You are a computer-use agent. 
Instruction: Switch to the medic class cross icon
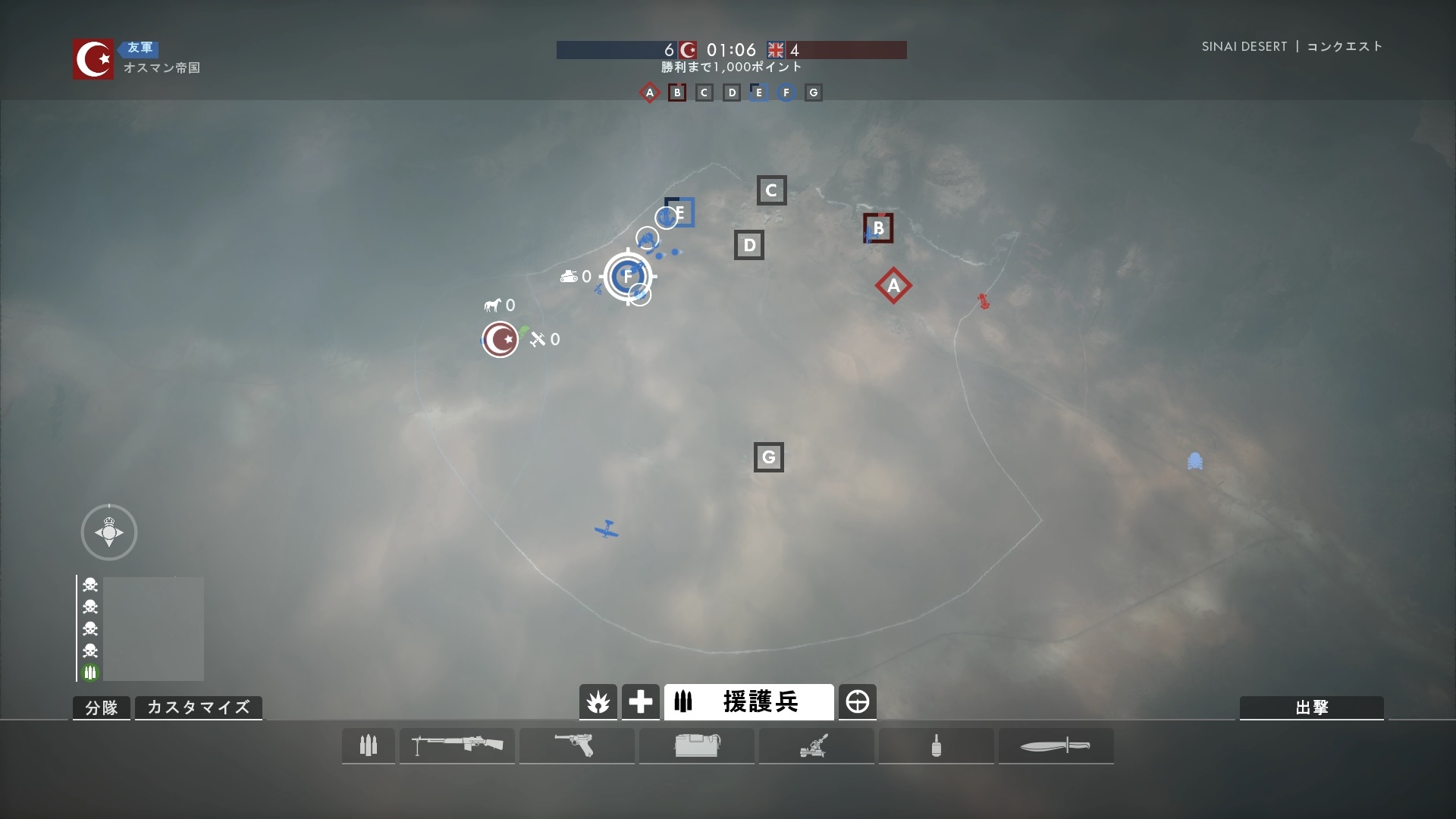click(640, 702)
